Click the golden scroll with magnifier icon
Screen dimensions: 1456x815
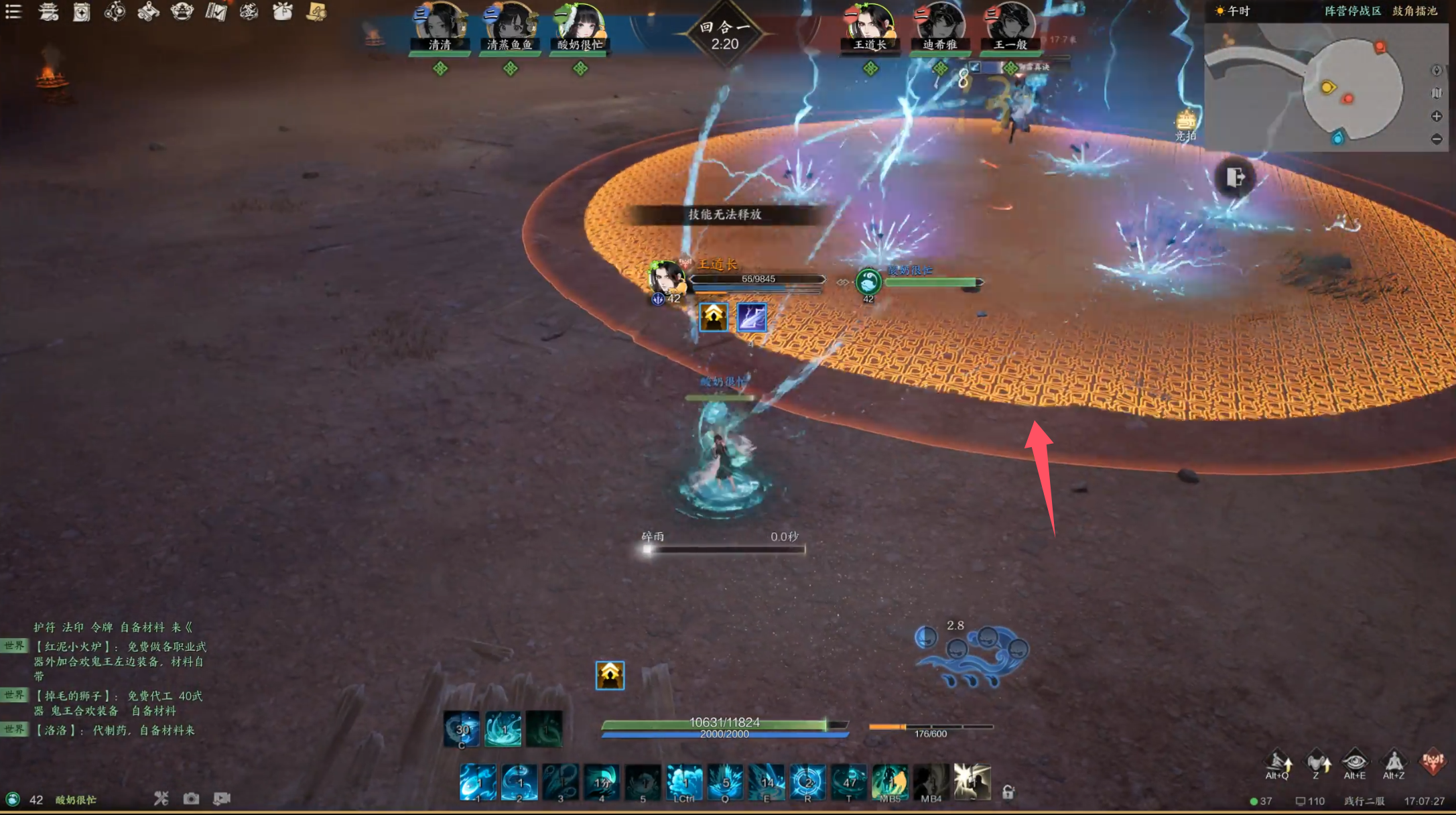pos(317,11)
